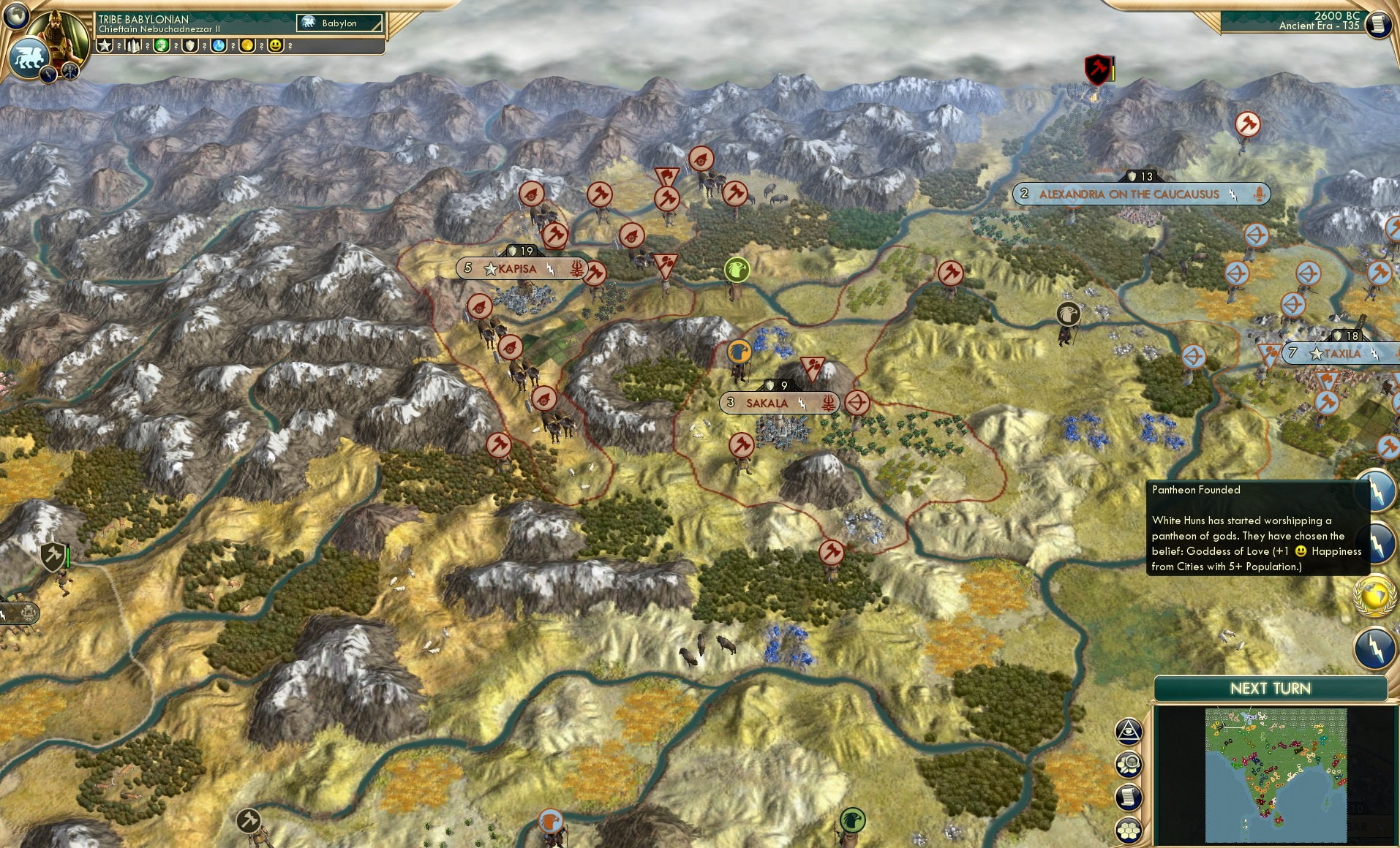Click the shield icon in the resource bar
The height and width of the screenshot is (848, 1400).
[189, 45]
